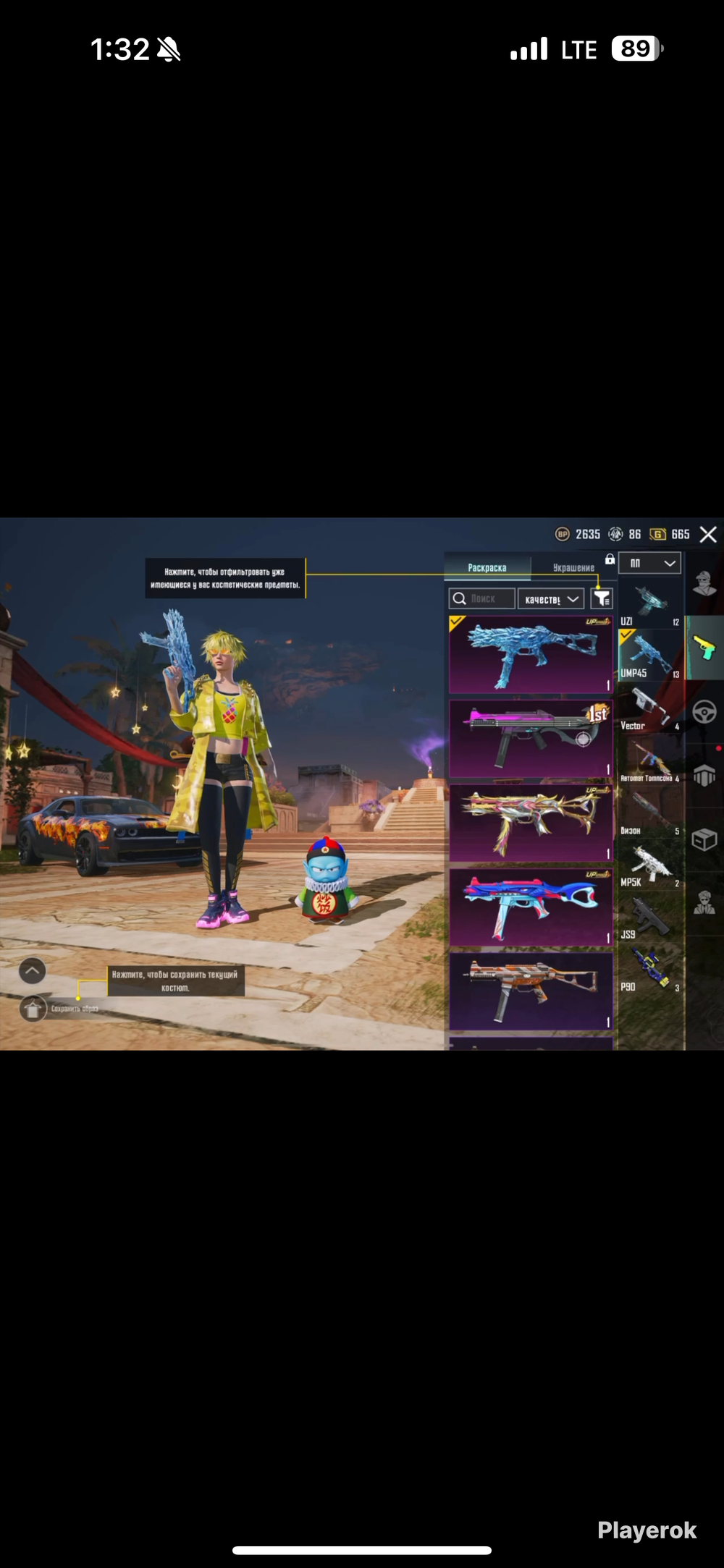Viewport: 724px width, 1568px height.
Task: Open the ПП weapon type dropdown
Action: (650, 563)
